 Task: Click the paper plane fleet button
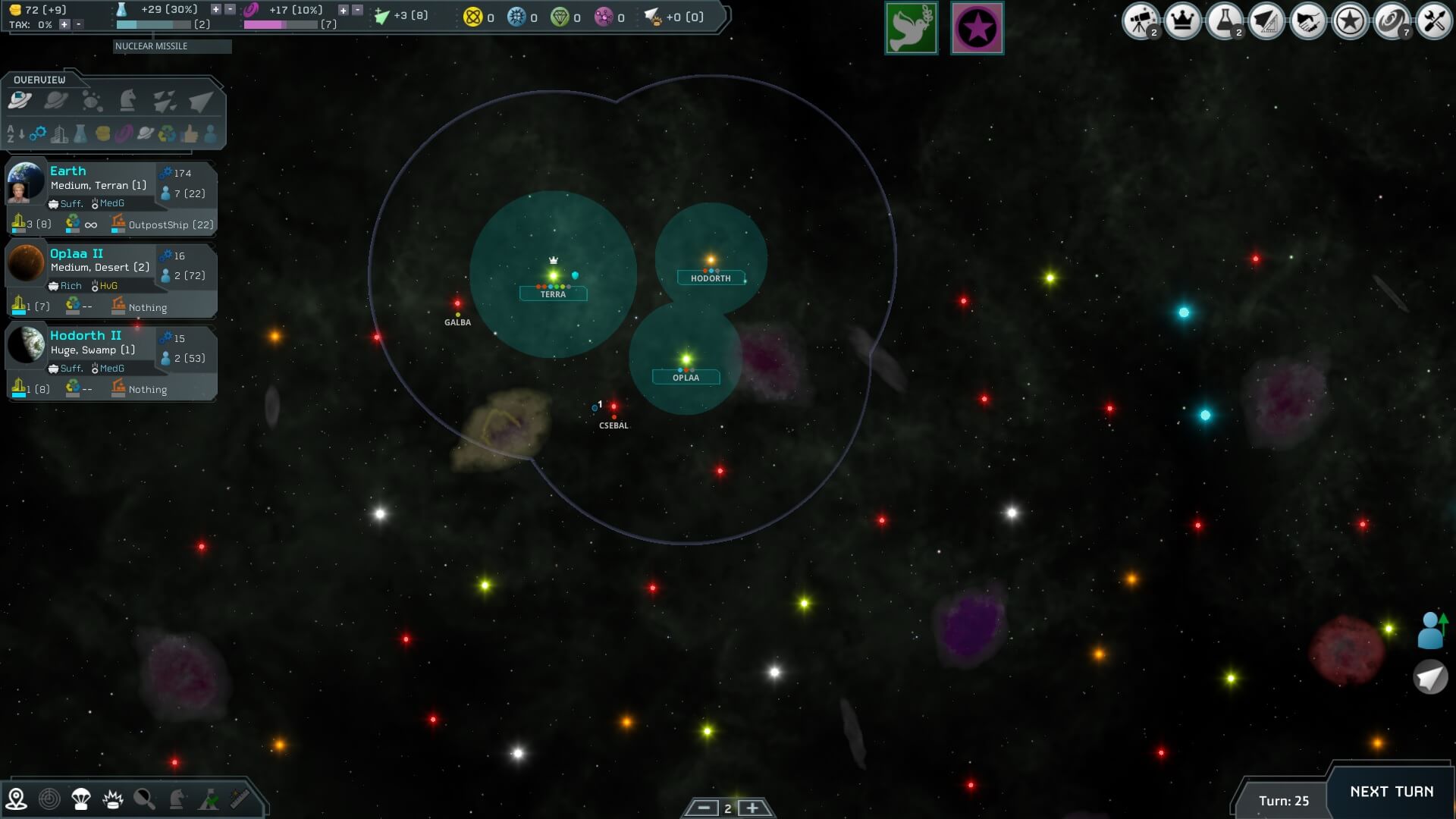click(x=1430, y=676)
